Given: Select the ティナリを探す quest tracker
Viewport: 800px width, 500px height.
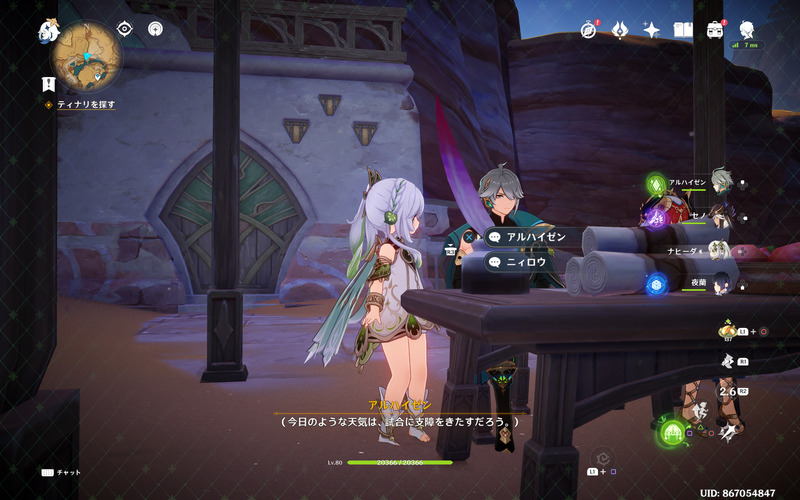Looking at the screenshot, I should pos(84,104).
